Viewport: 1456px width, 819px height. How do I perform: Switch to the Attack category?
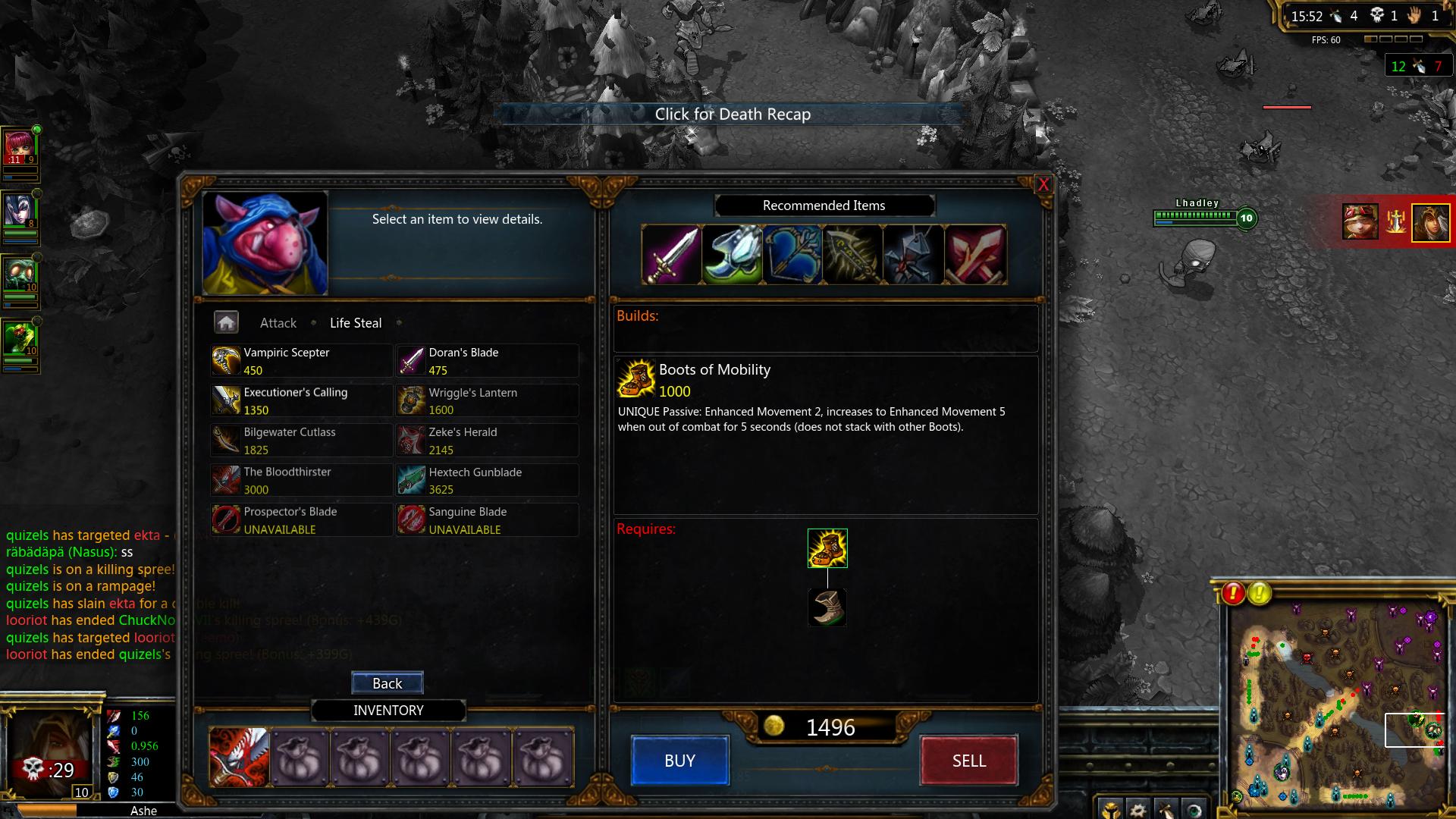(278, 323)
